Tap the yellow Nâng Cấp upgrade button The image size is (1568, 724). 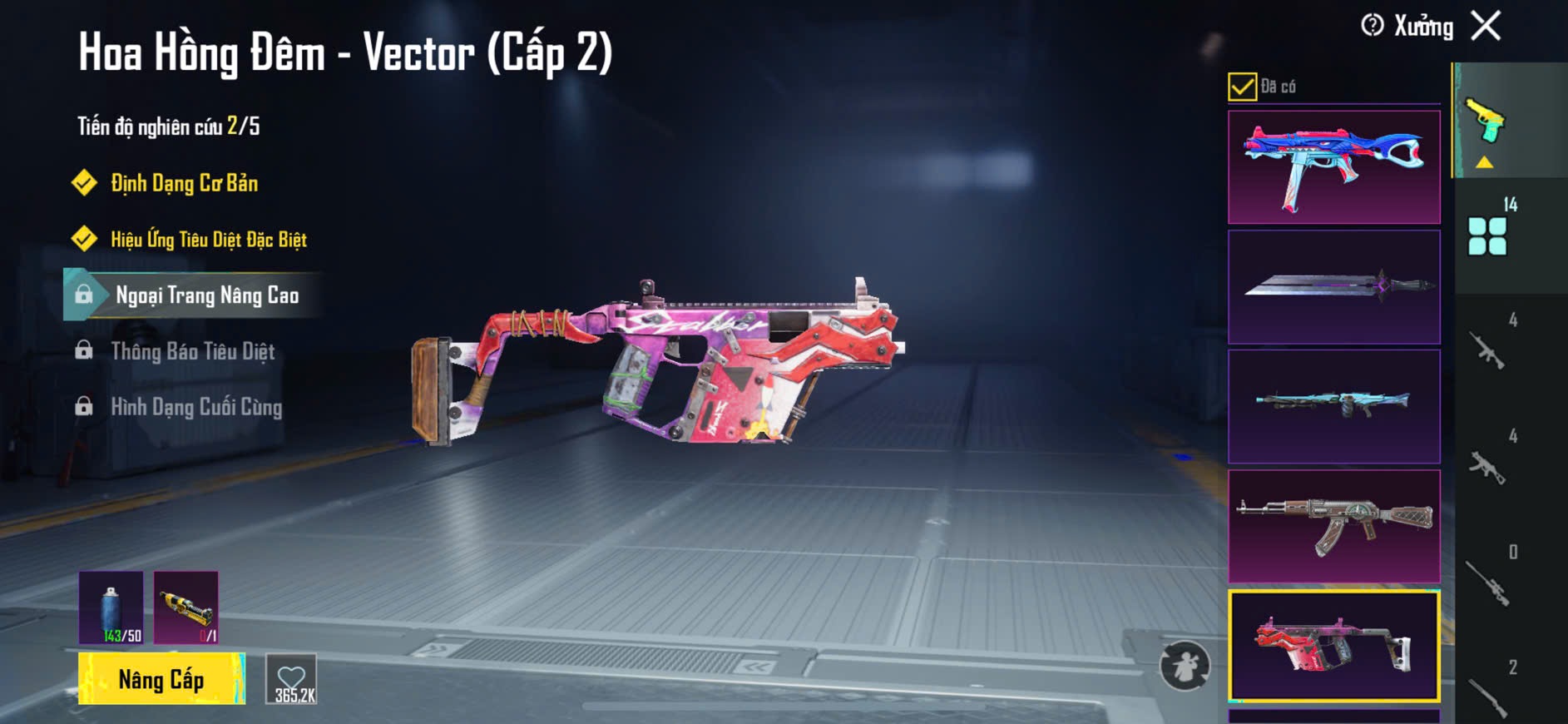coord(161,679)
